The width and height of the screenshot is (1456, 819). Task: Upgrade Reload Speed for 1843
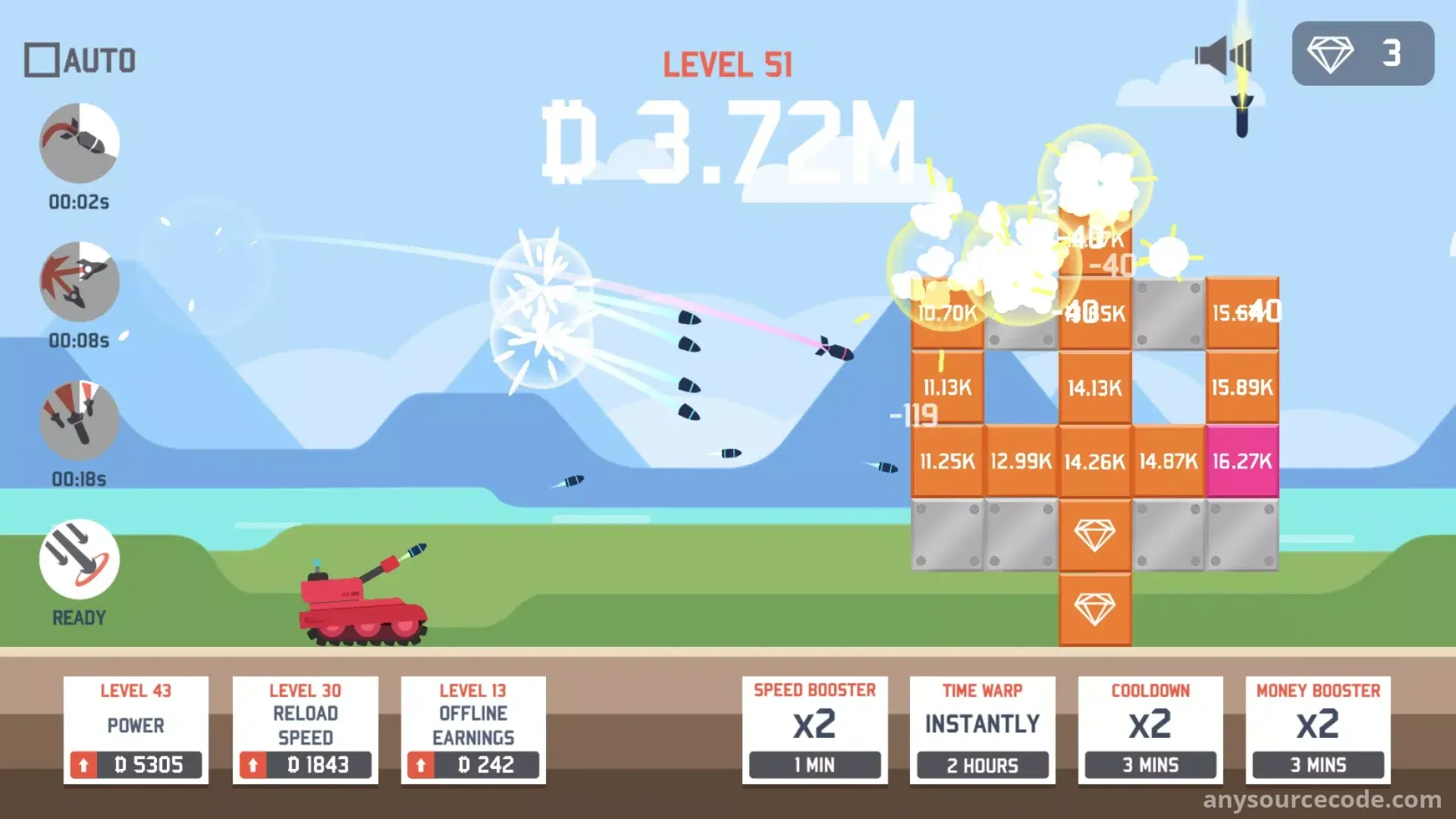[x=305, y=764]
